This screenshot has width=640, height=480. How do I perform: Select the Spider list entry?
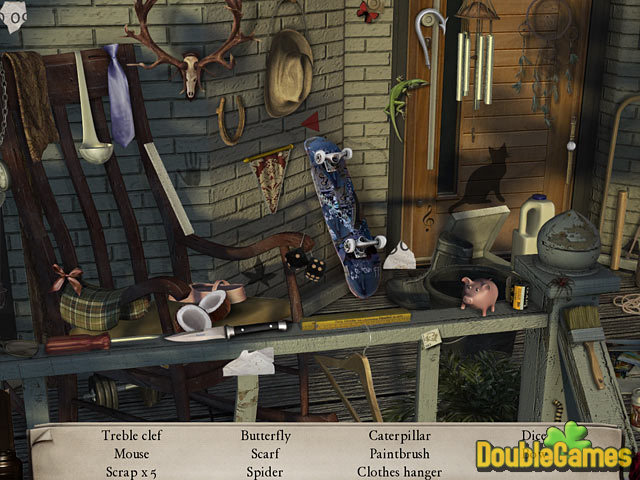pos(266,472)
